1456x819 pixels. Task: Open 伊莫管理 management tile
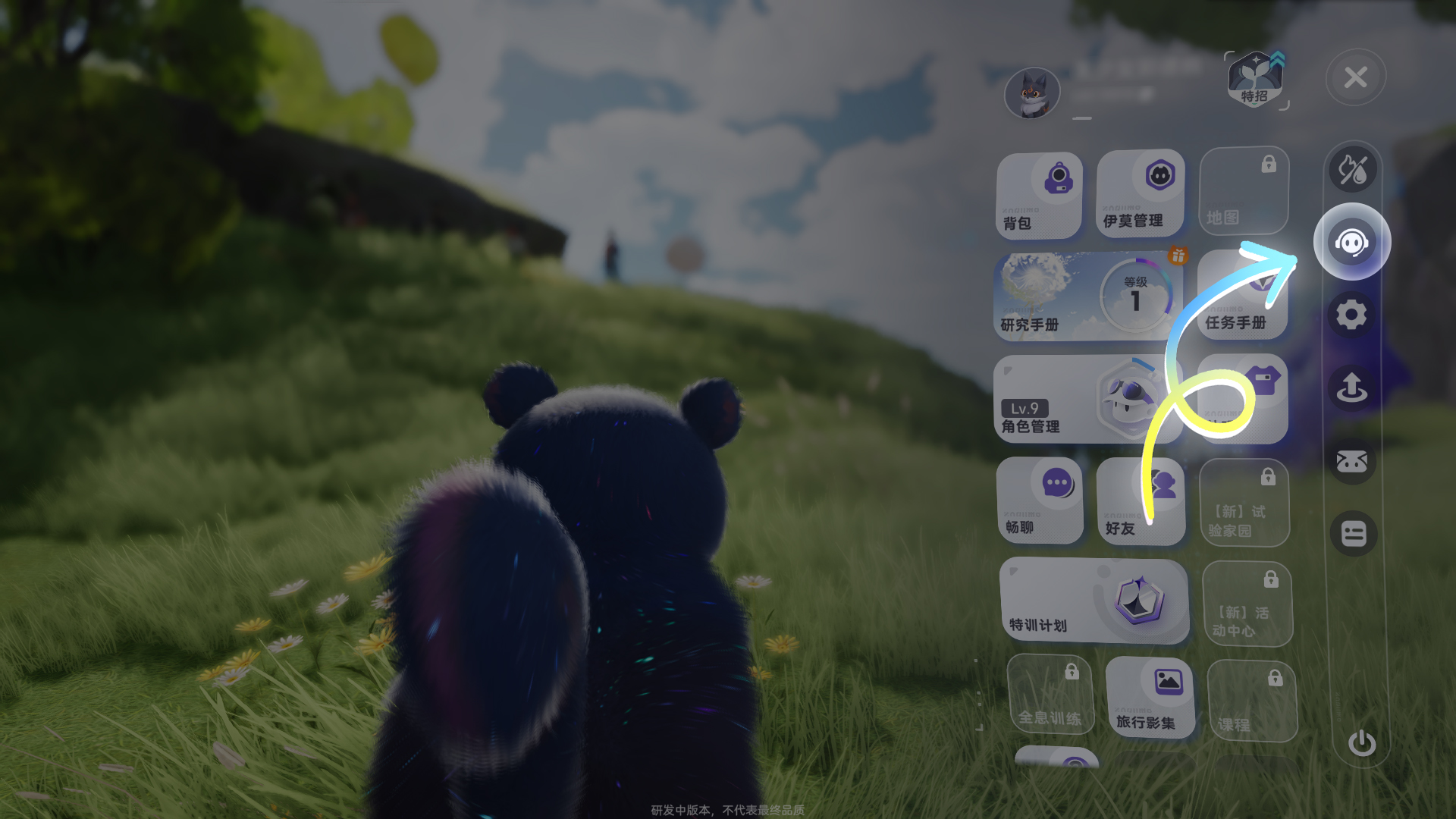pyautogui.click(x=1140, y=193)
